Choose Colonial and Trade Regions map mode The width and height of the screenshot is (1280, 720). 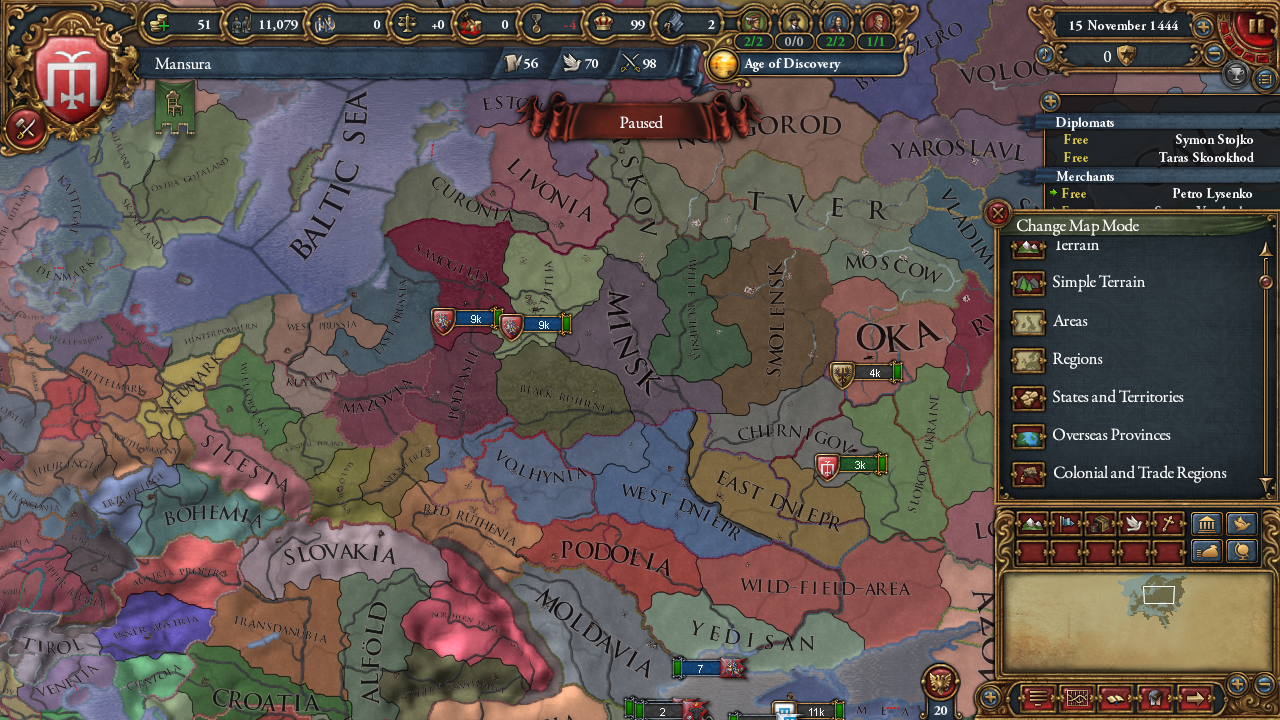[x=1140, y=473]
